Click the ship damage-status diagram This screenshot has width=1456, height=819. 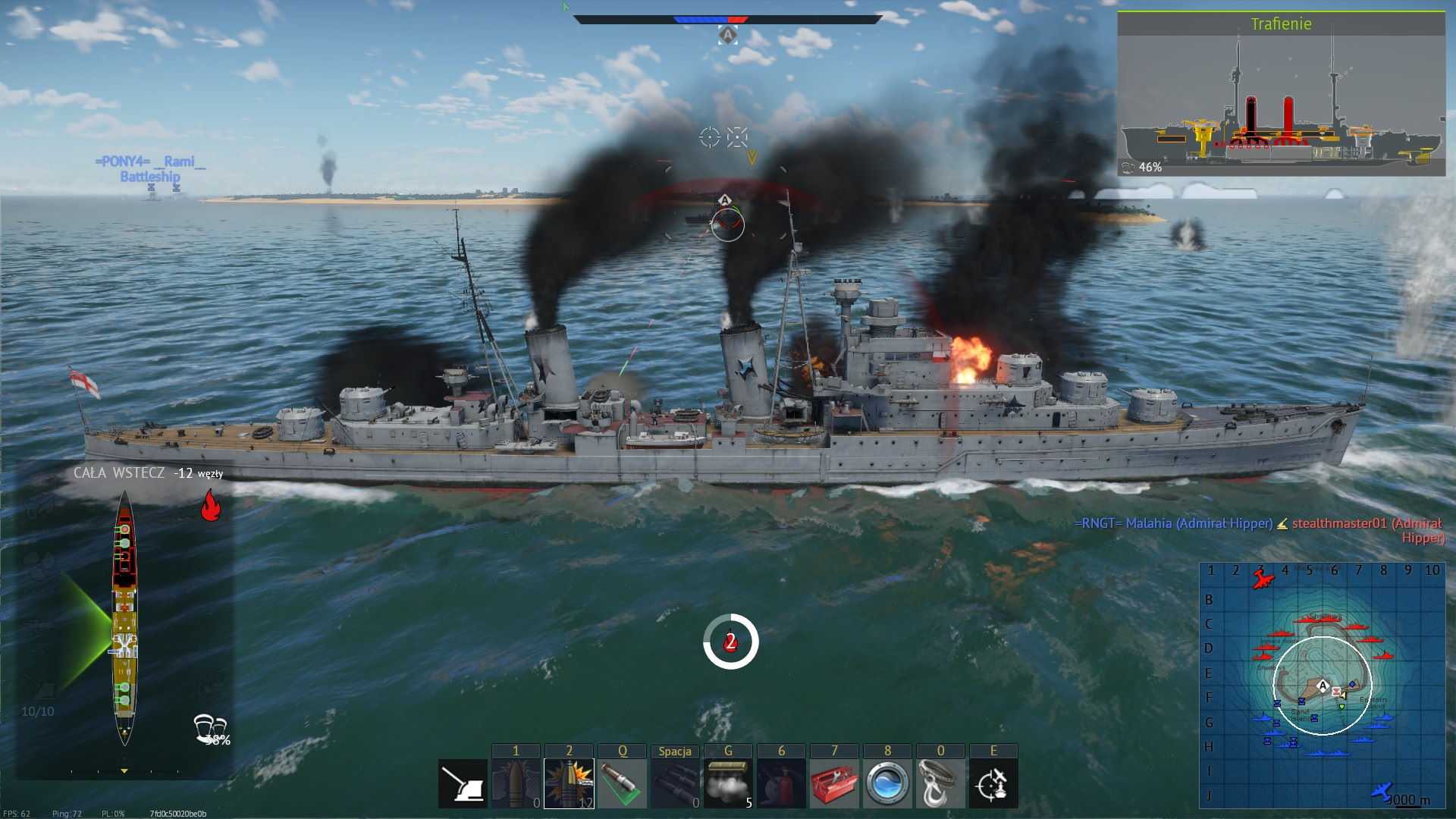point(124,616)
